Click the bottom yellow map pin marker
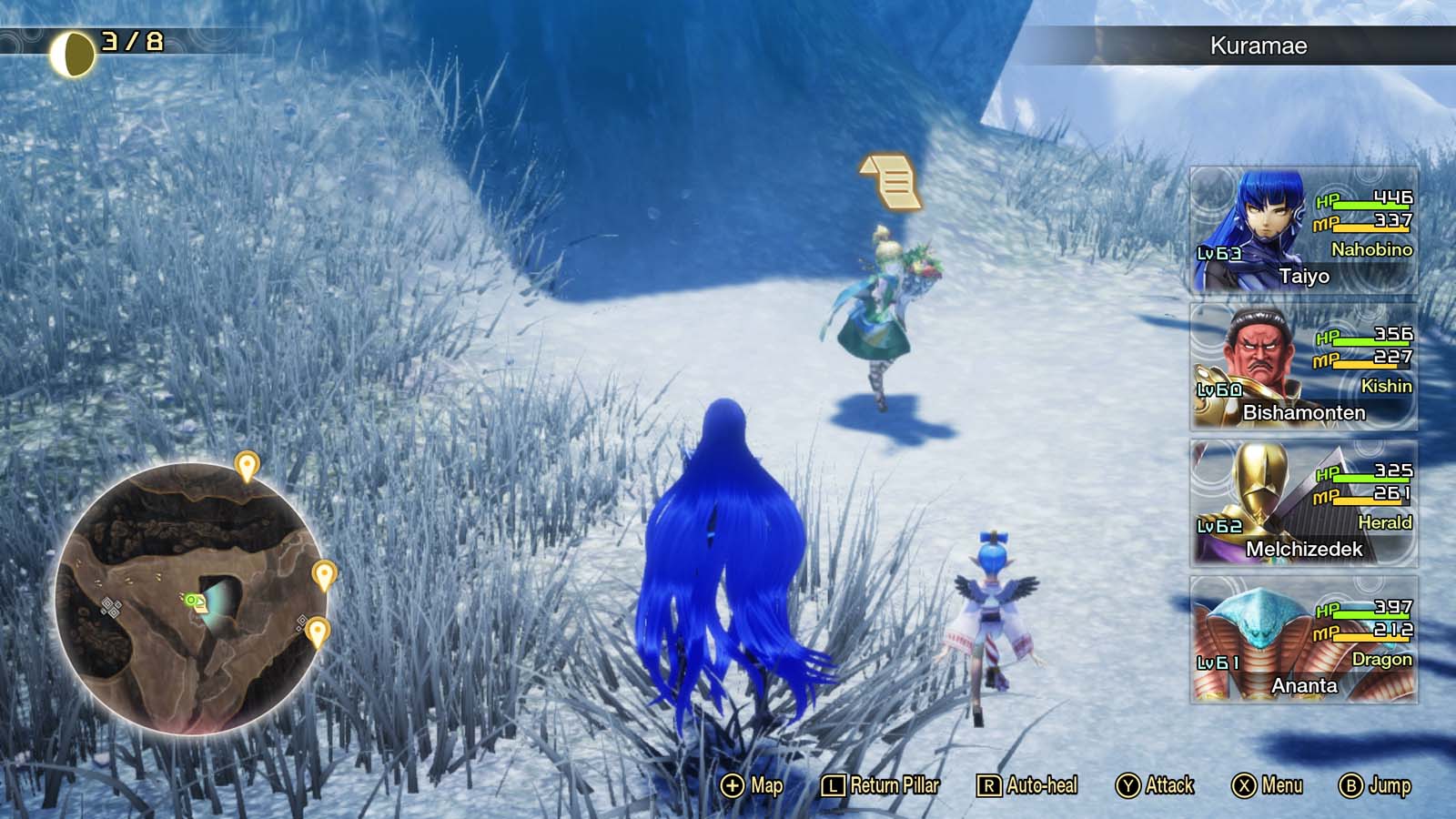The width and height of the screenshot is (1456, 819). click(319, 628)
